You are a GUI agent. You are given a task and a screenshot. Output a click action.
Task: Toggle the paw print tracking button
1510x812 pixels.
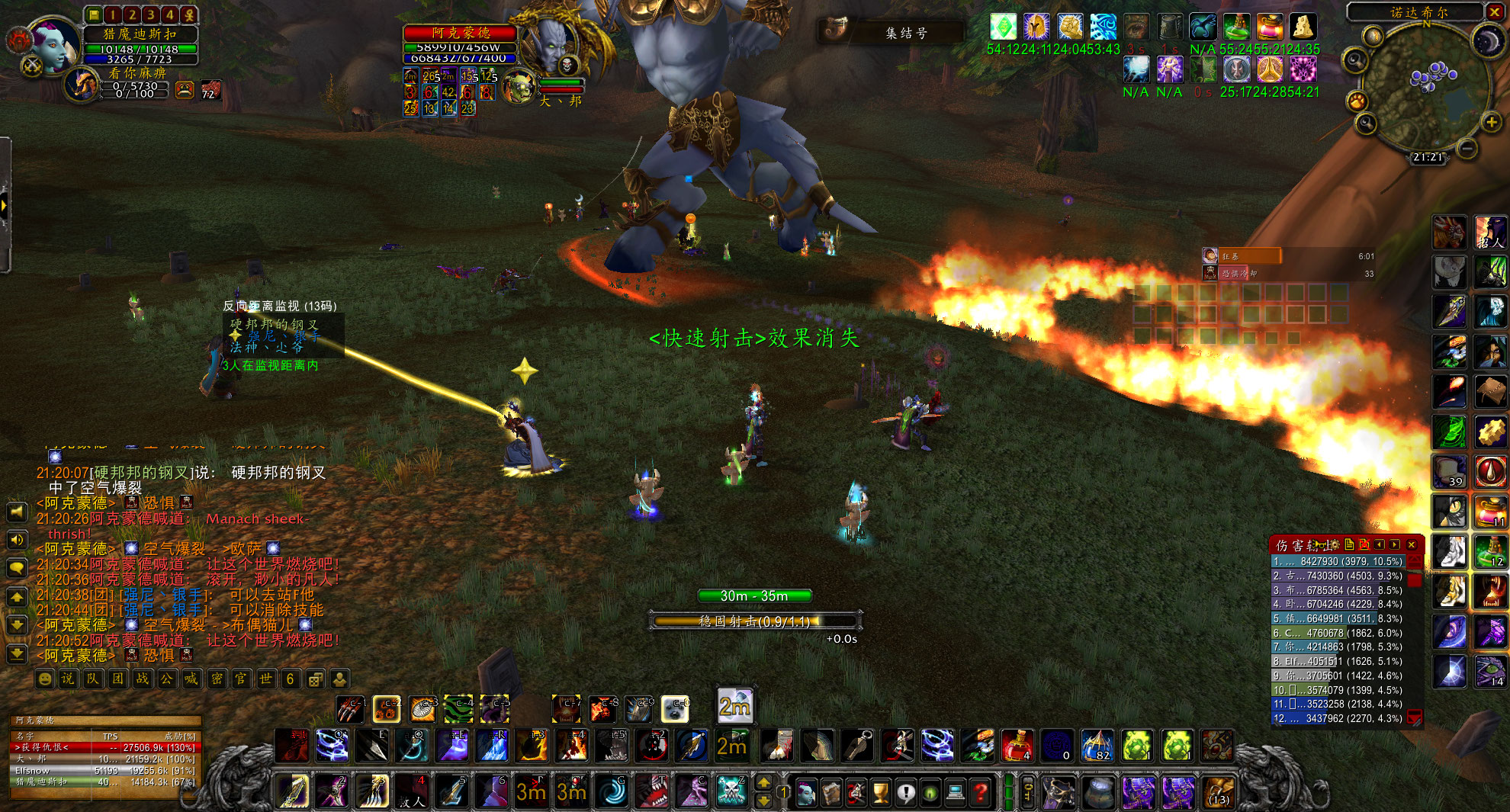tap(1357, 101)
